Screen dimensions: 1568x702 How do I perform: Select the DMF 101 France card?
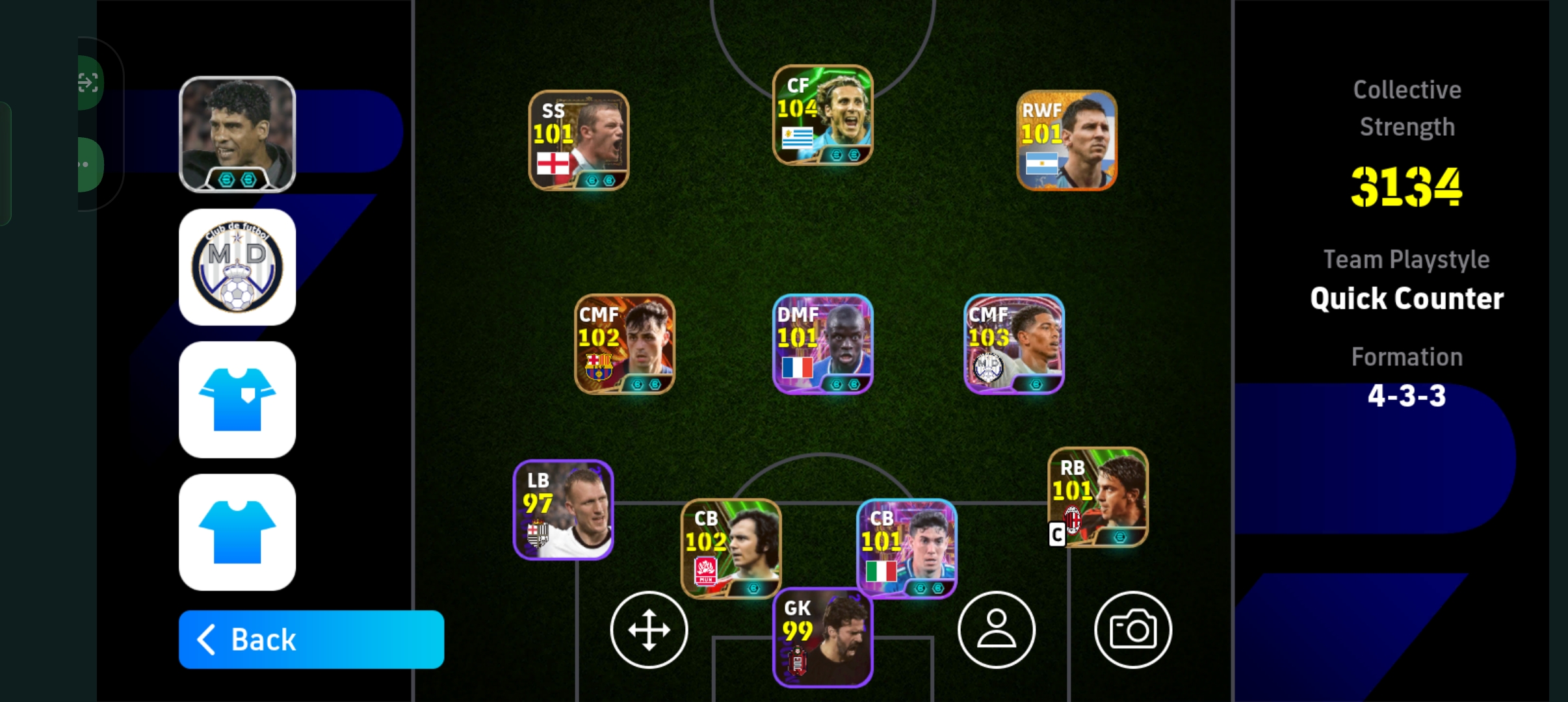(822, 344)
